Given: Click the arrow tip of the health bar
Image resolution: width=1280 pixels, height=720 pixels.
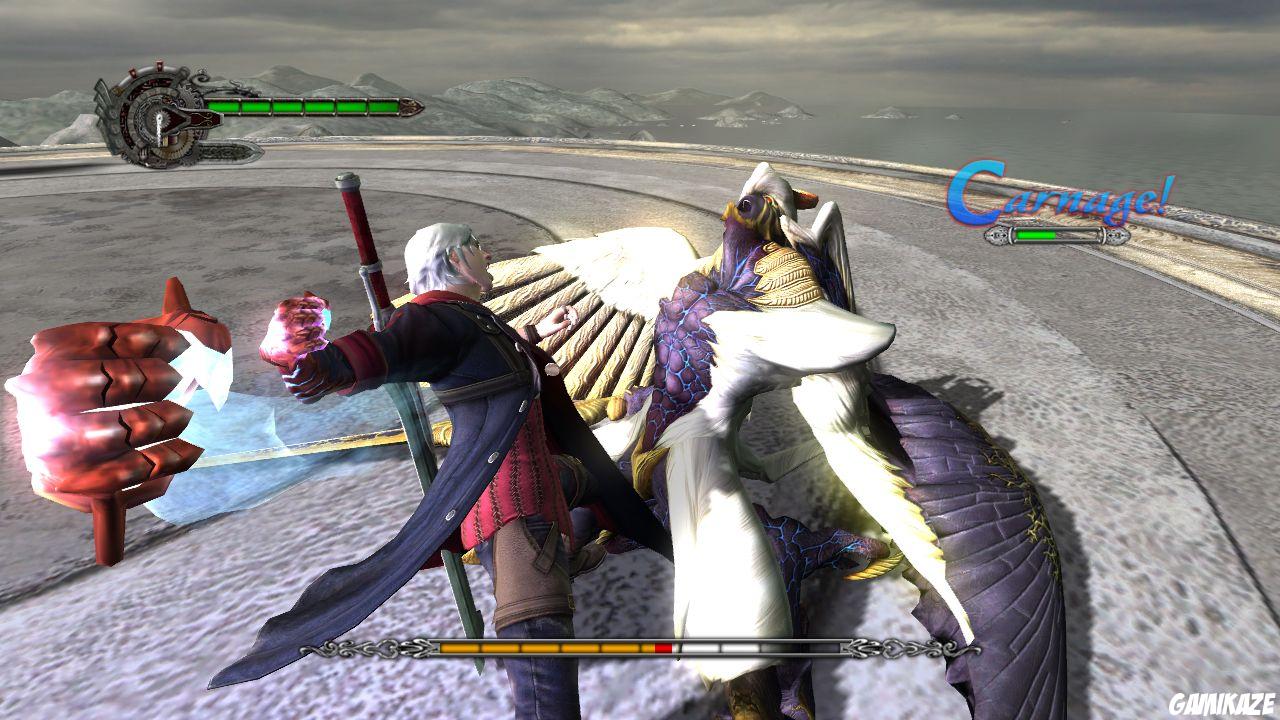Looking at the screenshot, I should tap(408, 106).
